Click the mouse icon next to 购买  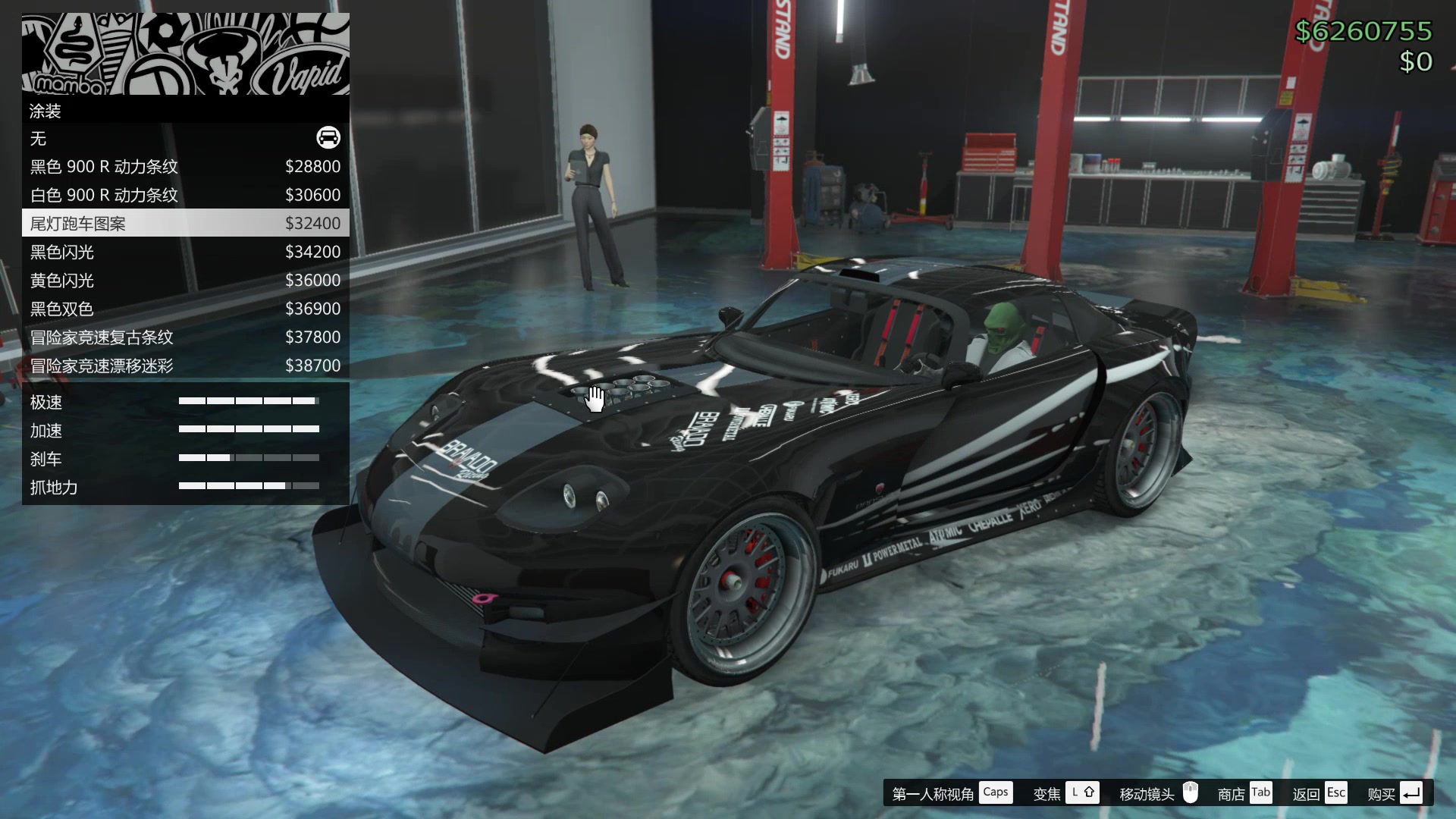click(1412, 792)
